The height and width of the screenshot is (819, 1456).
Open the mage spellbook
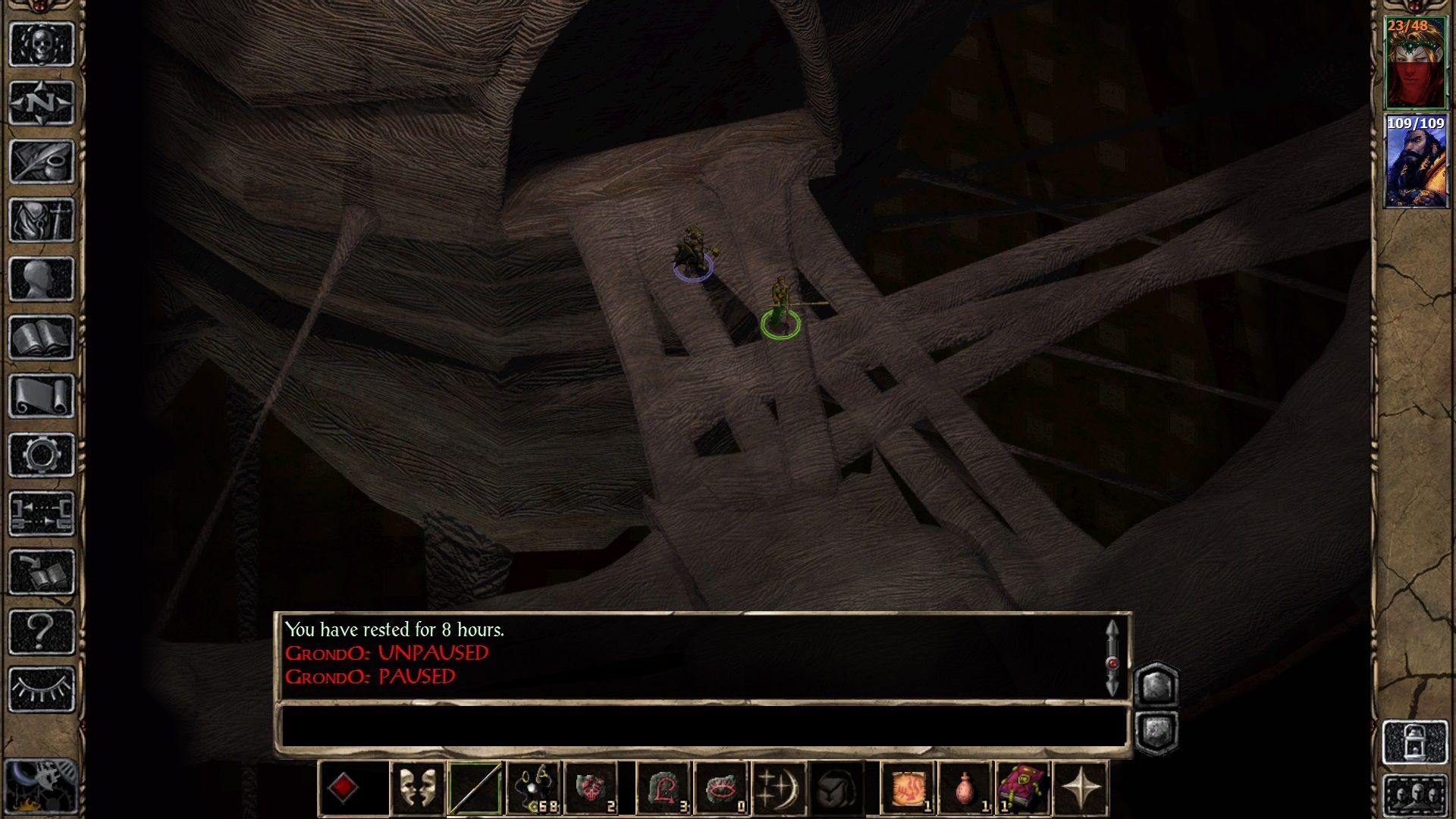[x=41, y=337]
